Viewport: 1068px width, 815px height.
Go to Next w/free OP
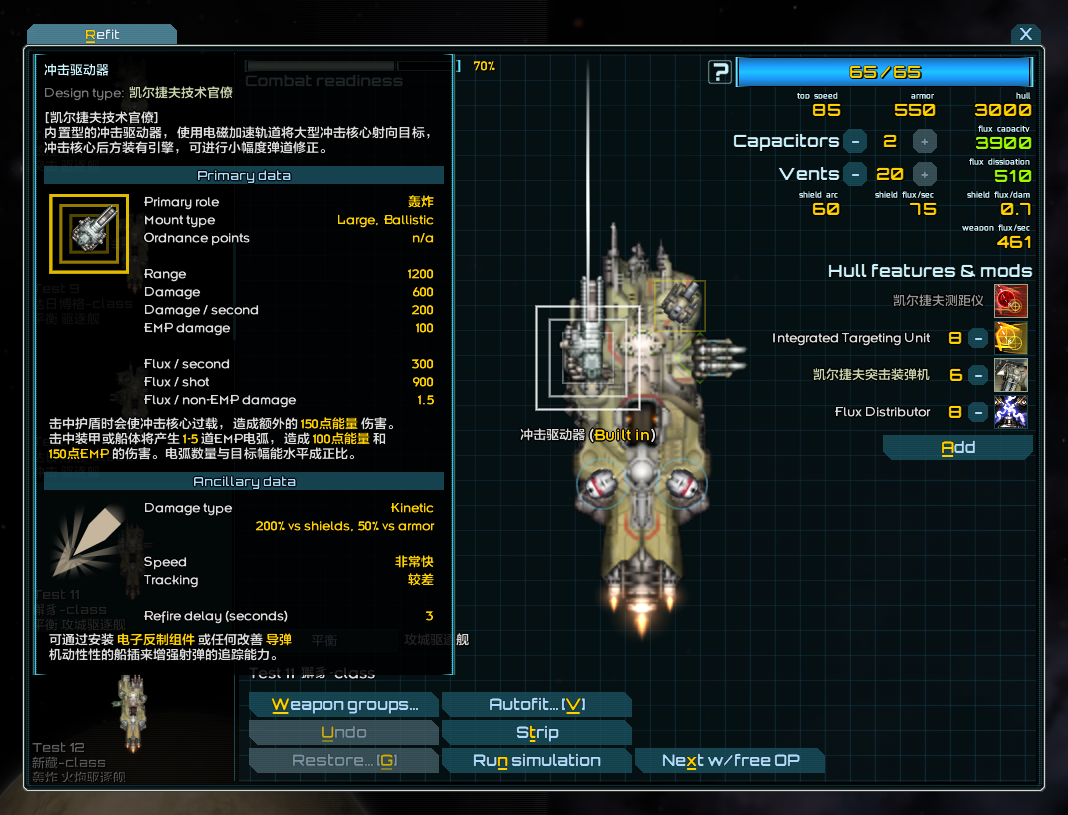[730, 761]
